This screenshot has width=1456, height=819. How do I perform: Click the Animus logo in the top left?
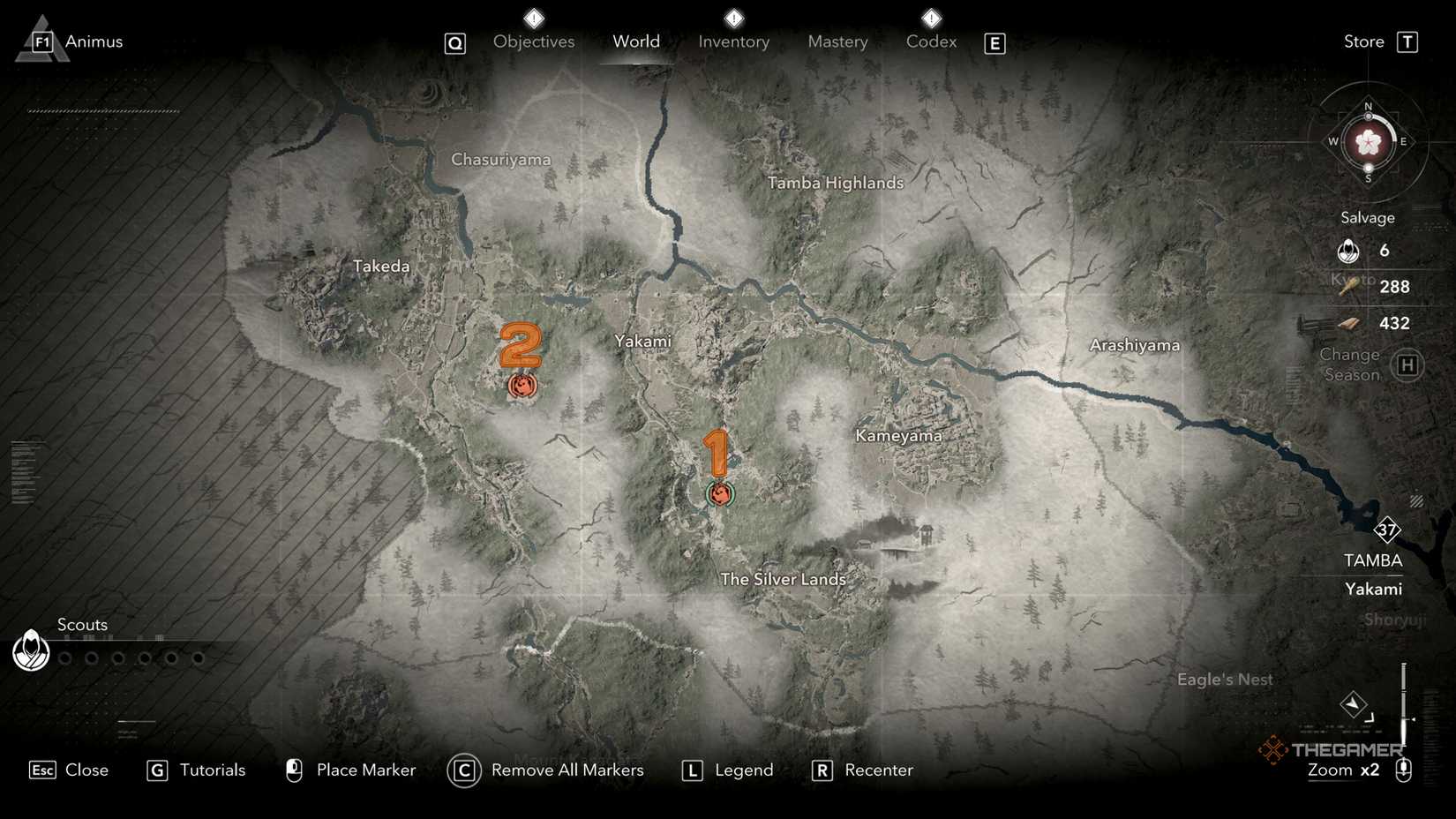pyautogui.click(x=42, y=39)
